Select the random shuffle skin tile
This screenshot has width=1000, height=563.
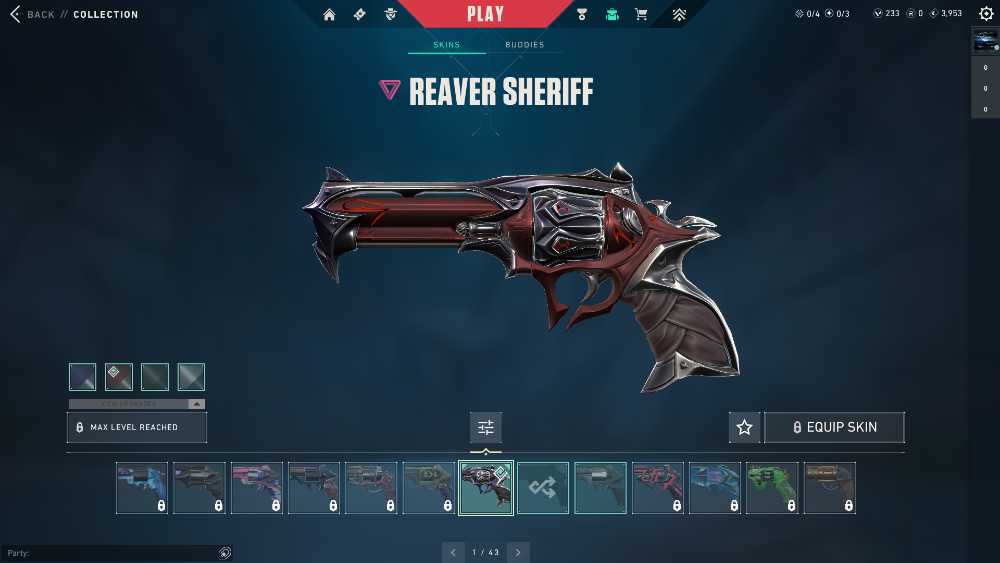543,488
